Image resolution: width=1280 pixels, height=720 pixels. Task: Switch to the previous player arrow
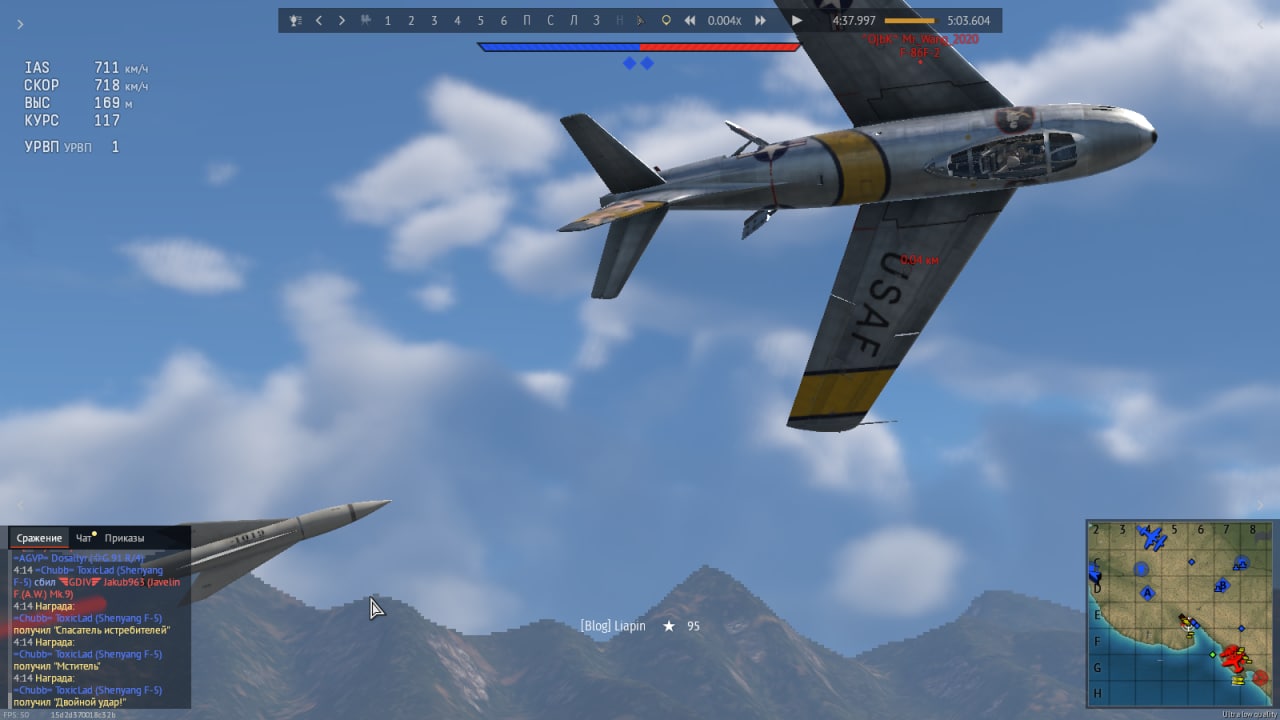[x=319, y=20]
